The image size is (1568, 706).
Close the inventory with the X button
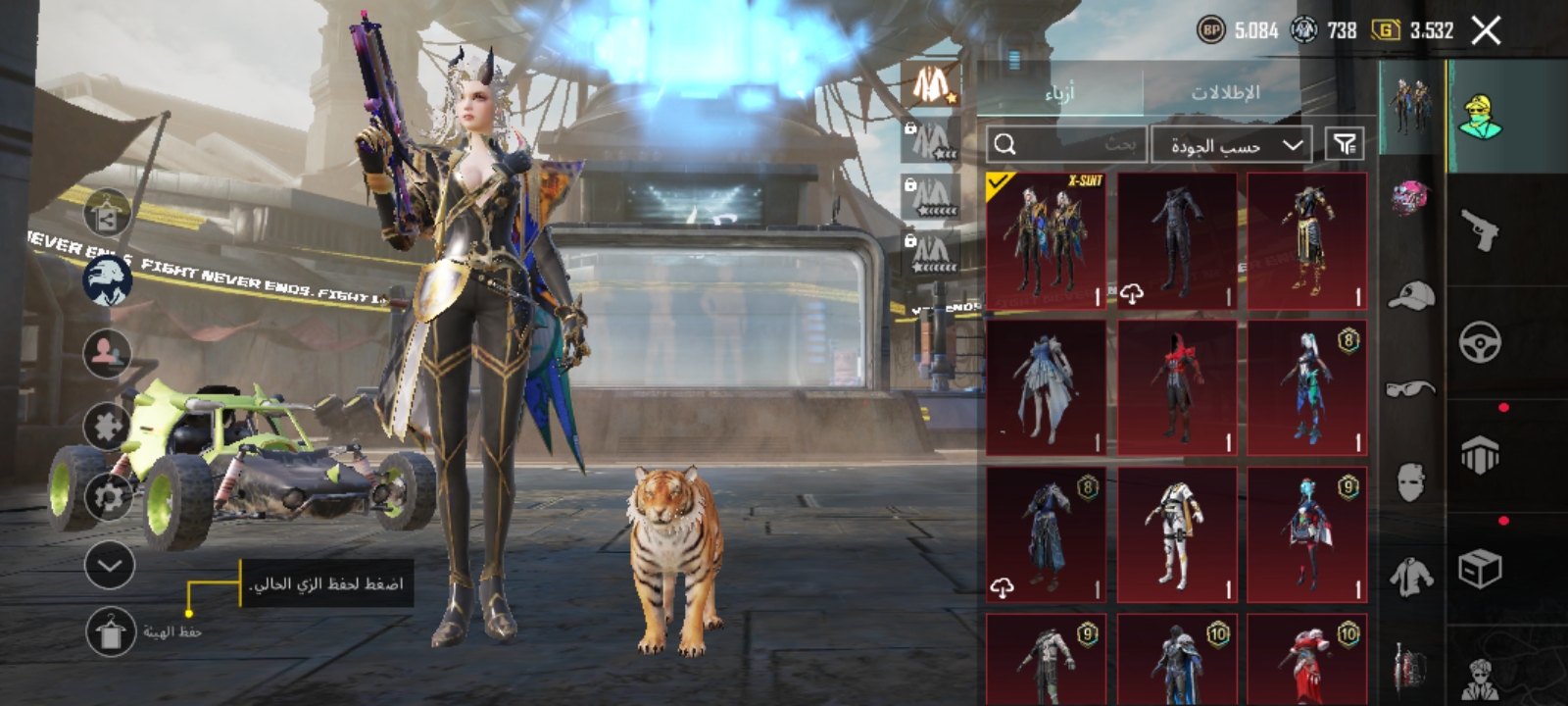pos(1486,31)
